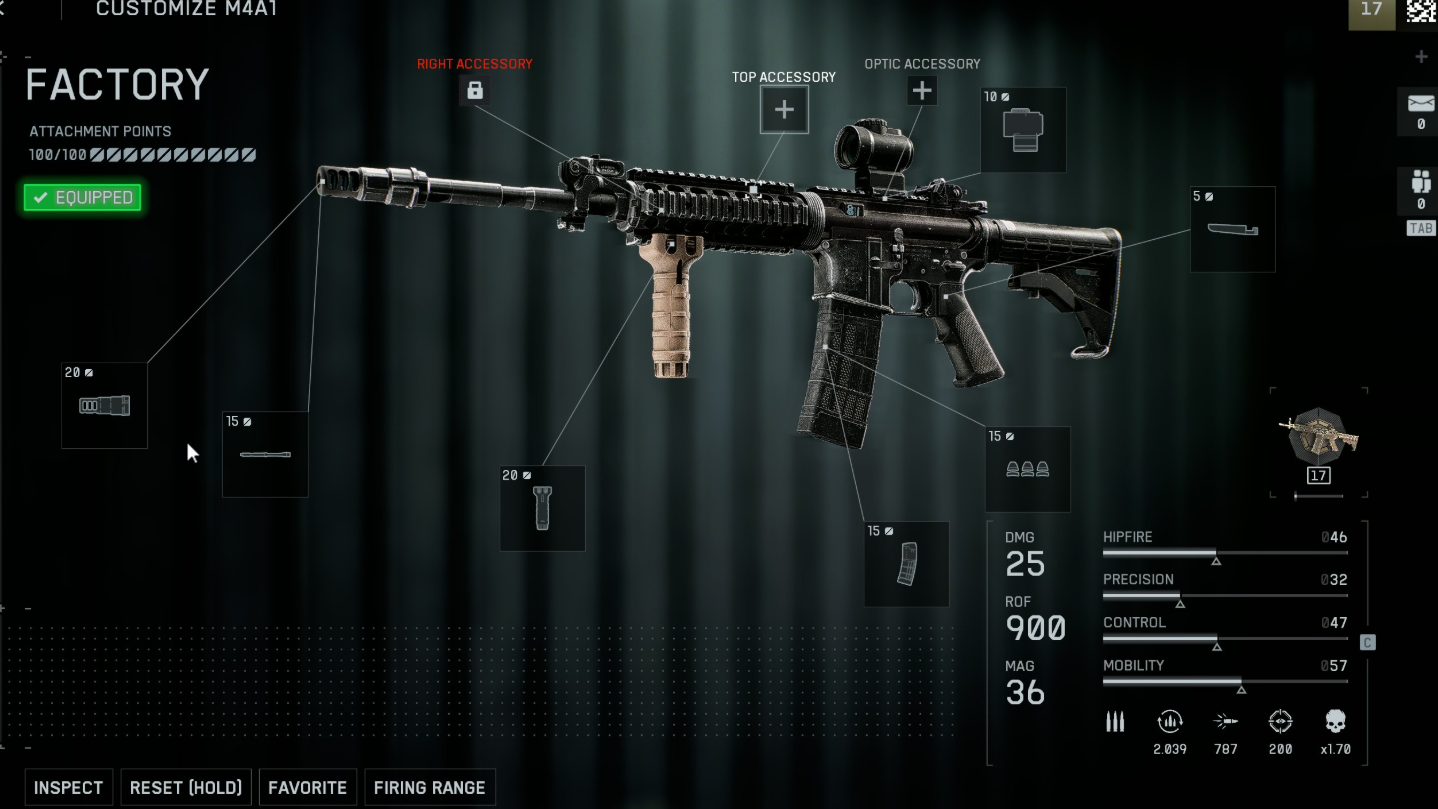Viewport: 1438px width, 809px height.
Task: Click the Reset (Hold) button
Action: 186,788
